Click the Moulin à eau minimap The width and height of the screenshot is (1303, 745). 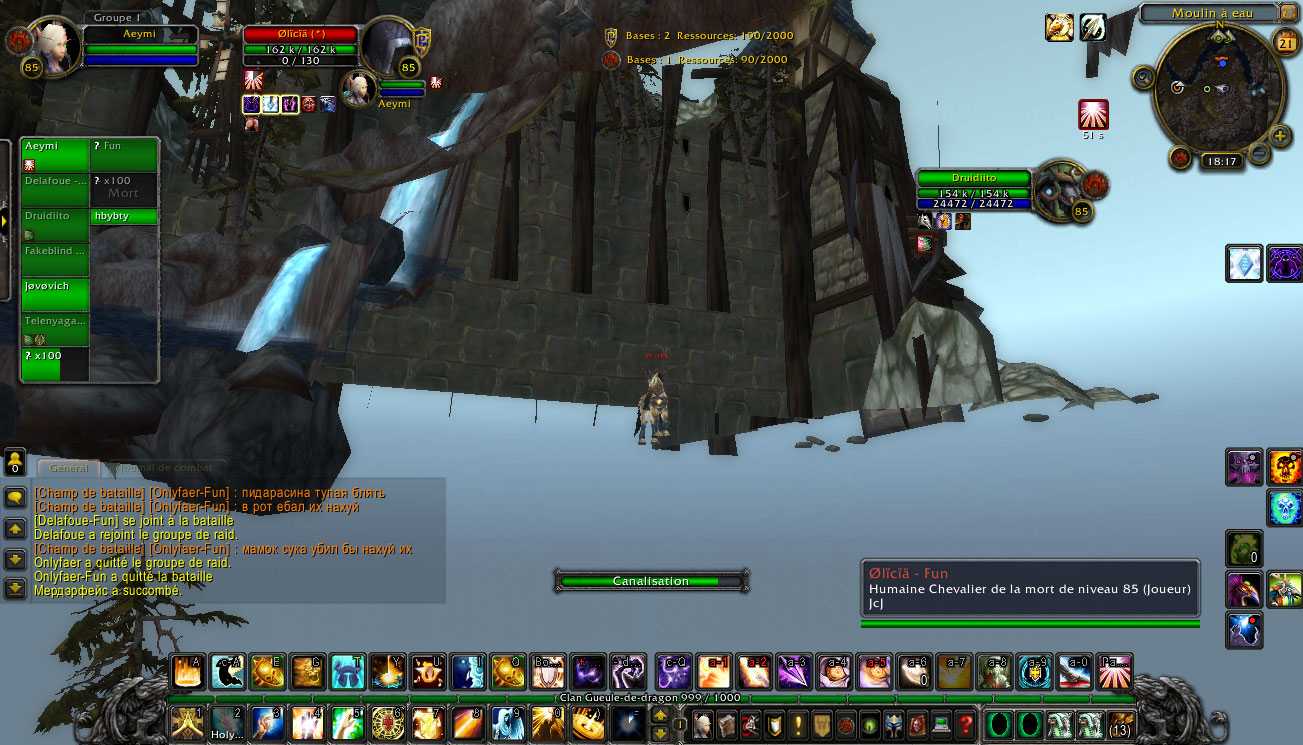pyautogui.click(x=1219, y=88)
